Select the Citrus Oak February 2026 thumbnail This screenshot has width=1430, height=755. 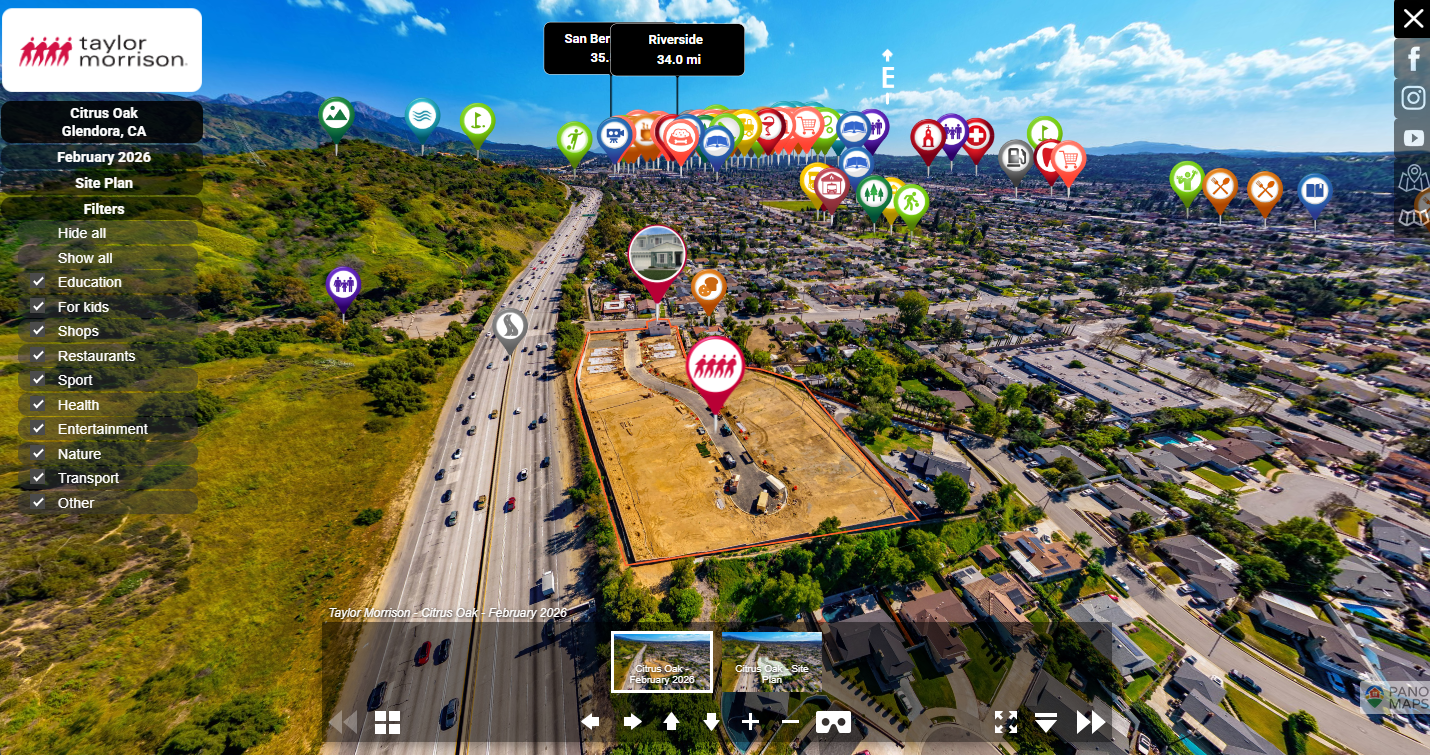pyautogui.click(x=662, y=661)
